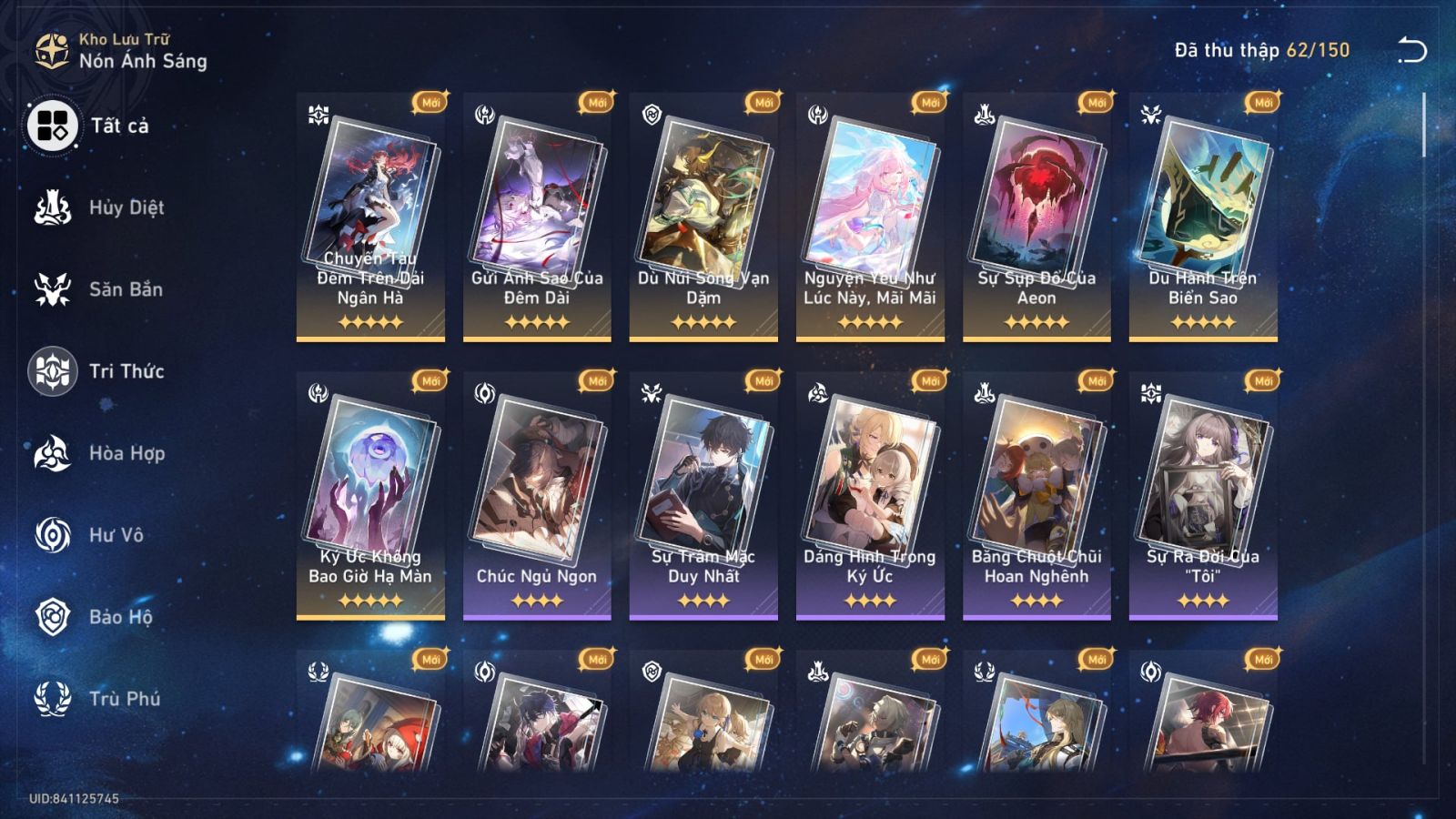Open the Chuyến Tàu Đêm Trên Dải Ngân Hà card

[x=369, y=218]
